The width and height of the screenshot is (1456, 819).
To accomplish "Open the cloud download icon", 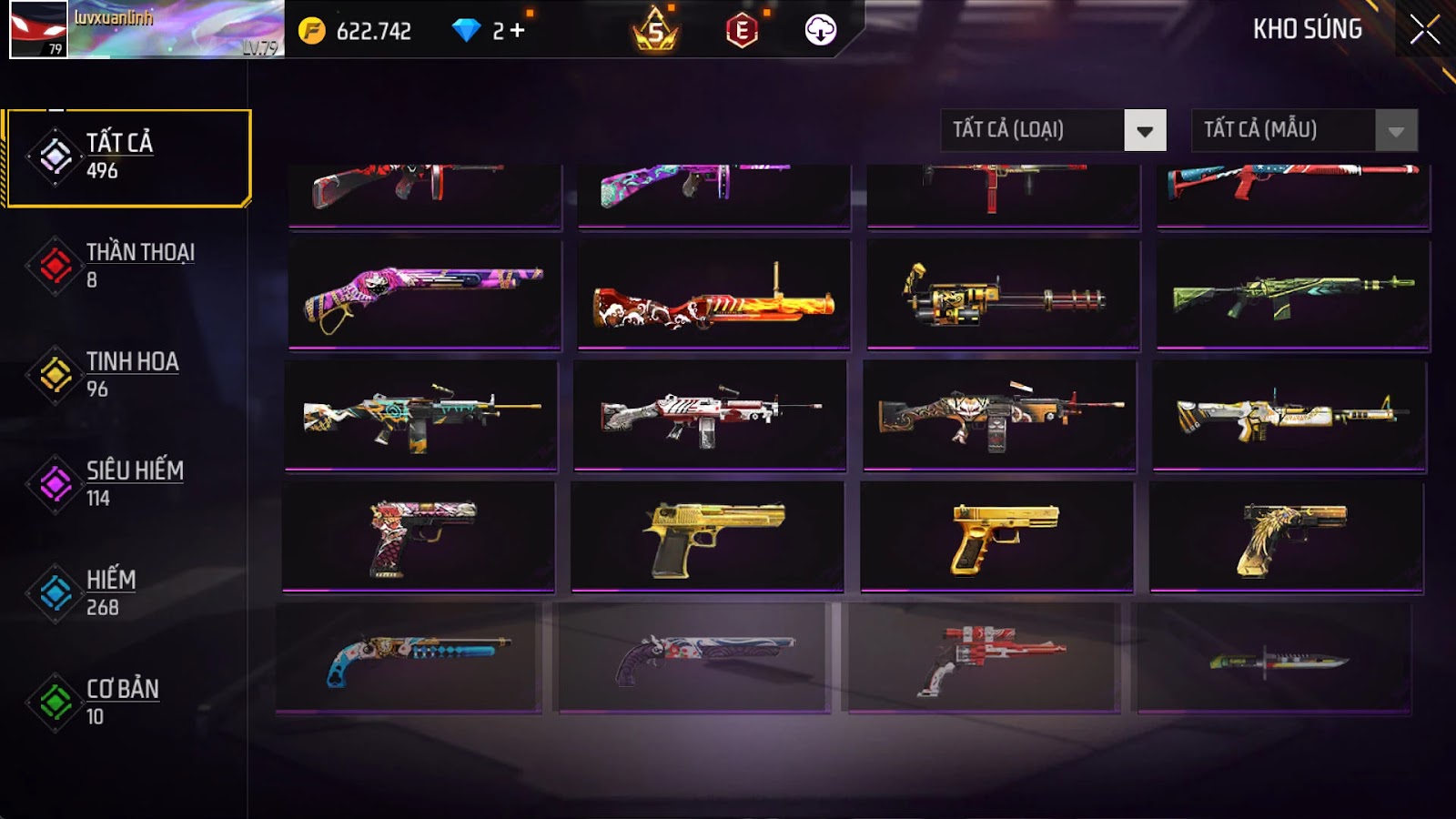I will tap(820, 30).
